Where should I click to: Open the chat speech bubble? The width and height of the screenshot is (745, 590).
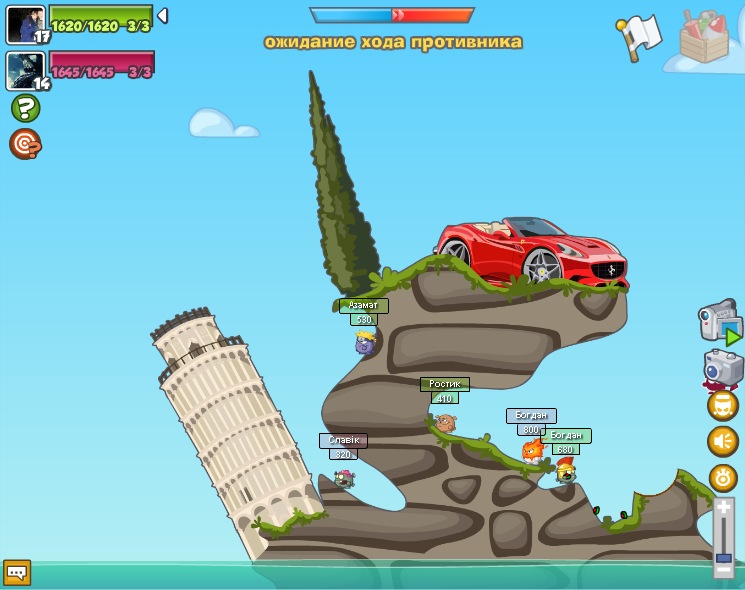pyautogui.click(x=17, y=573)
